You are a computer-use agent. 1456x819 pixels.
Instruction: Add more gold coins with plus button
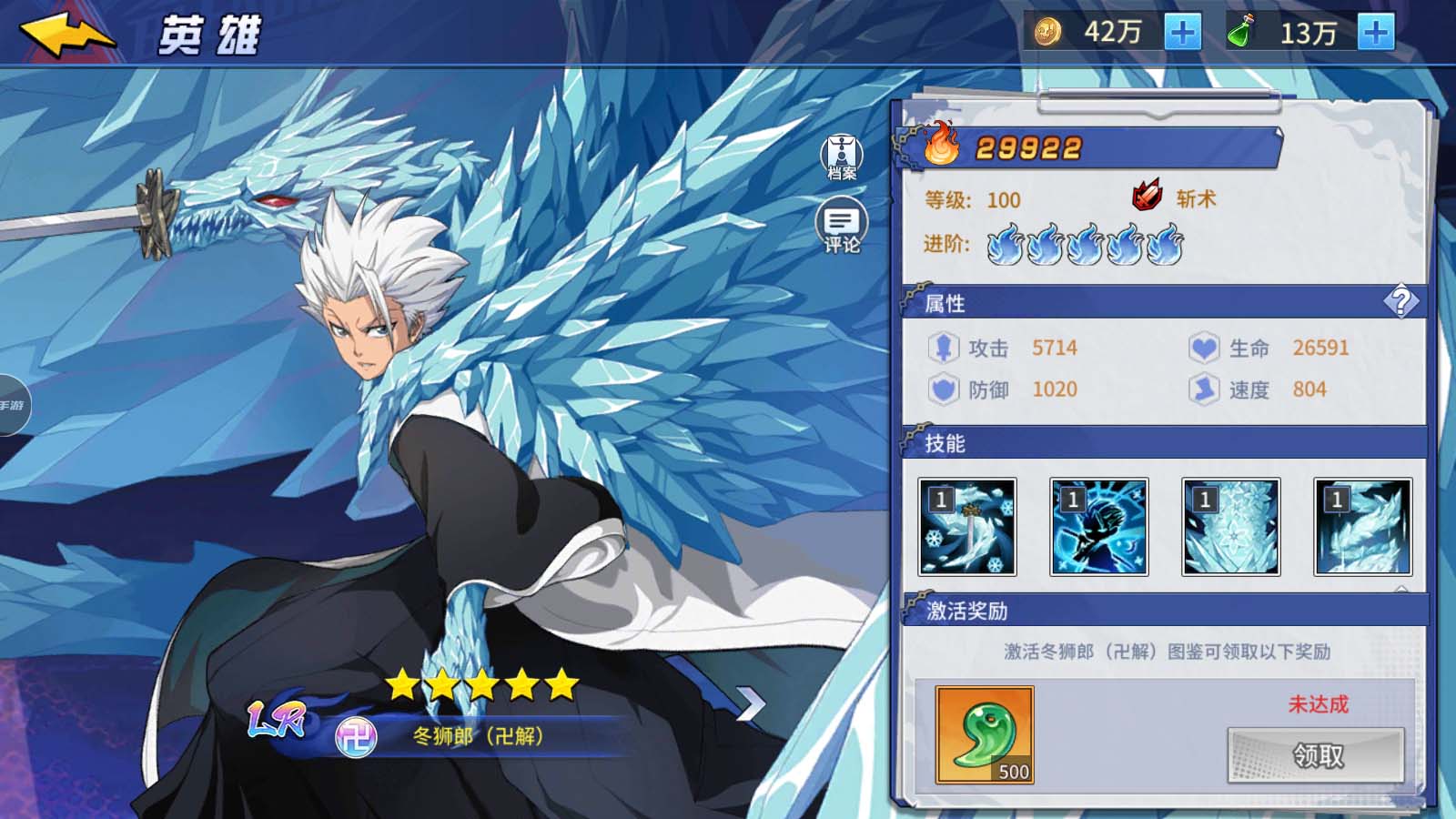[1182, 34]
